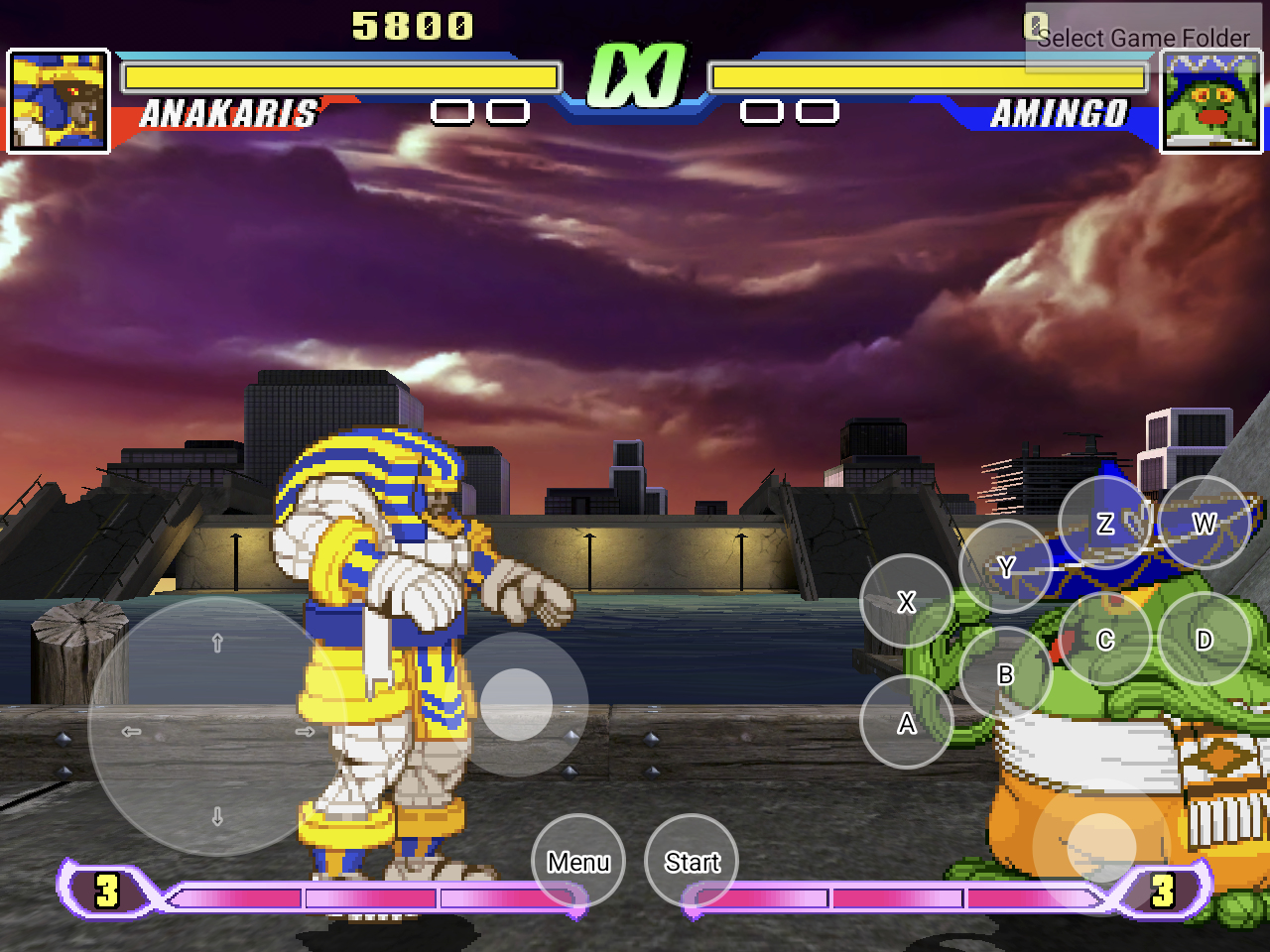Tap the D overlay button
Viewport: 1270px width, 952px height.
point(1204,640)
